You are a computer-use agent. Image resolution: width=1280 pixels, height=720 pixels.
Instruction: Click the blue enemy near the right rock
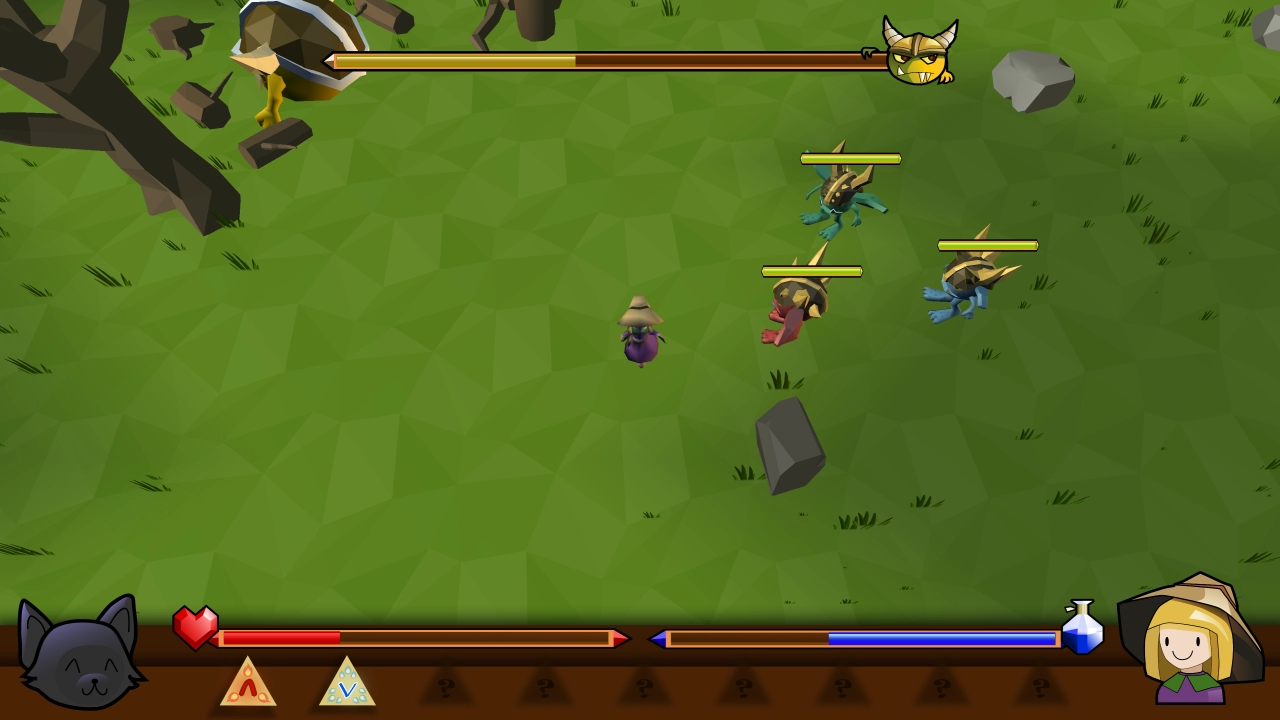click(965, 285)
